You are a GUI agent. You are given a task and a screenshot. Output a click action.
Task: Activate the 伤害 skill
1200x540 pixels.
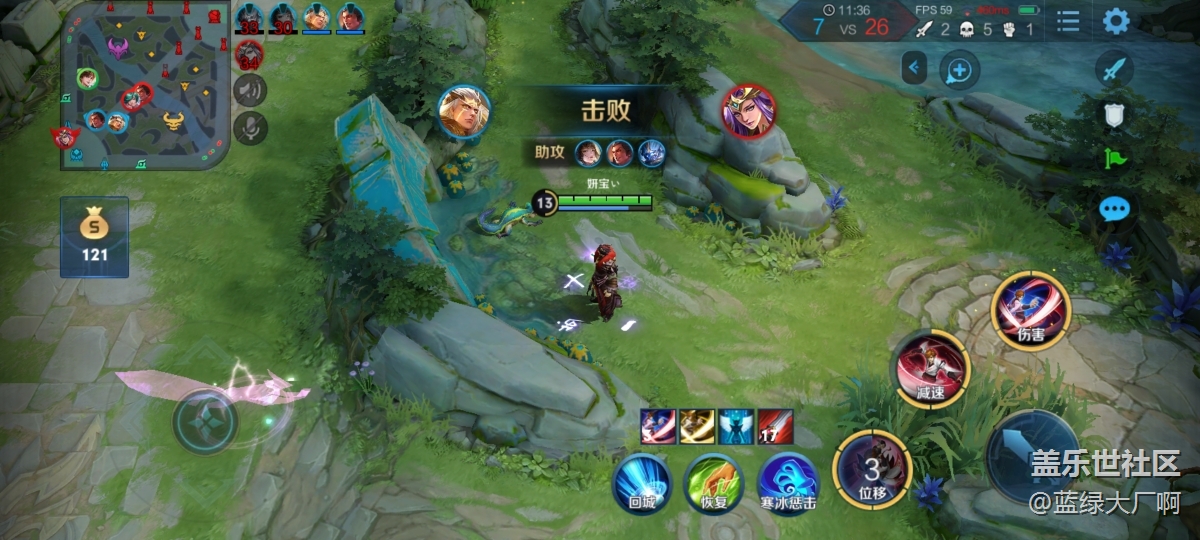click(x=1030, y=311)
